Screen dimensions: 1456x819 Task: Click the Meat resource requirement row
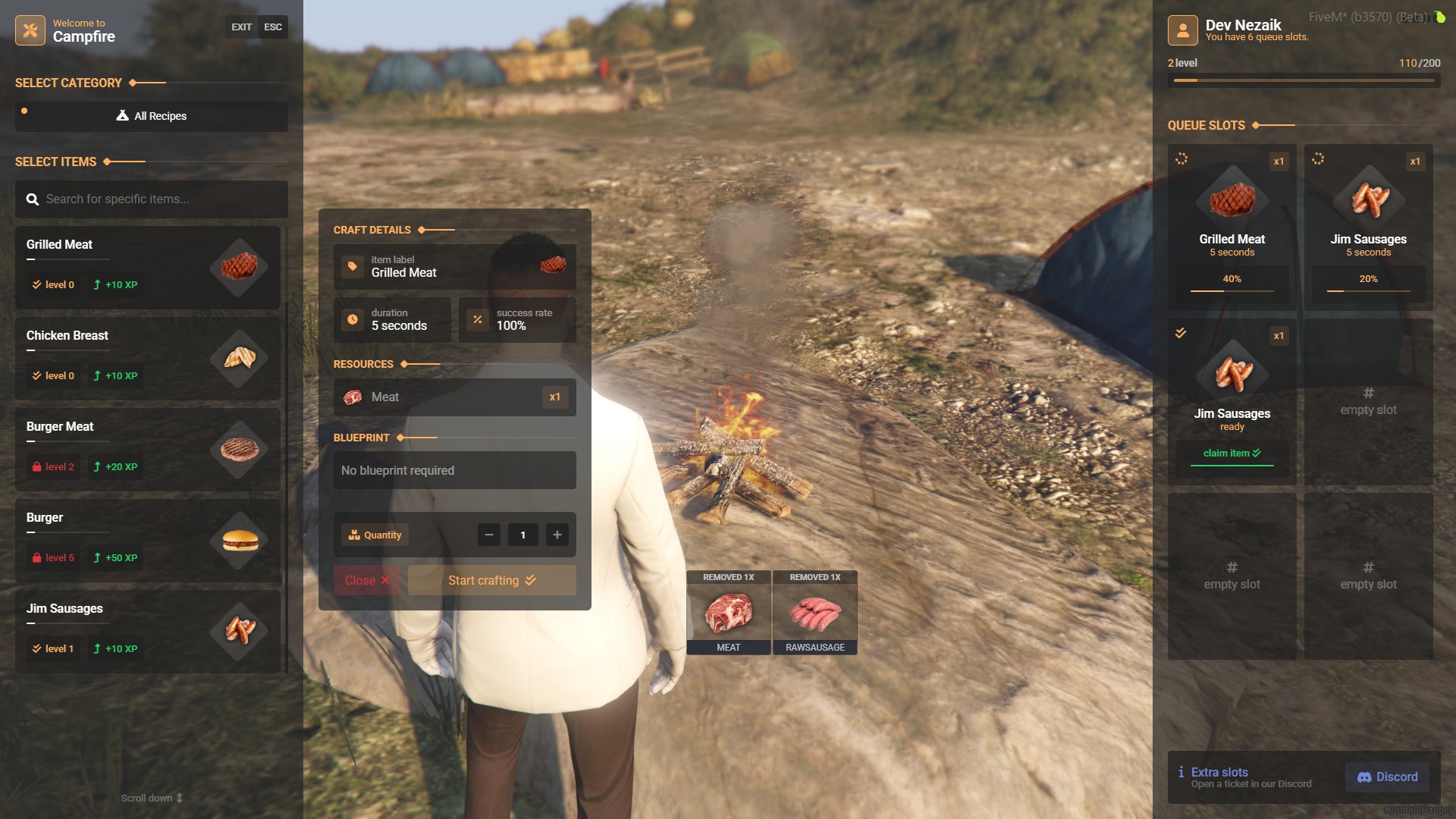455,397
